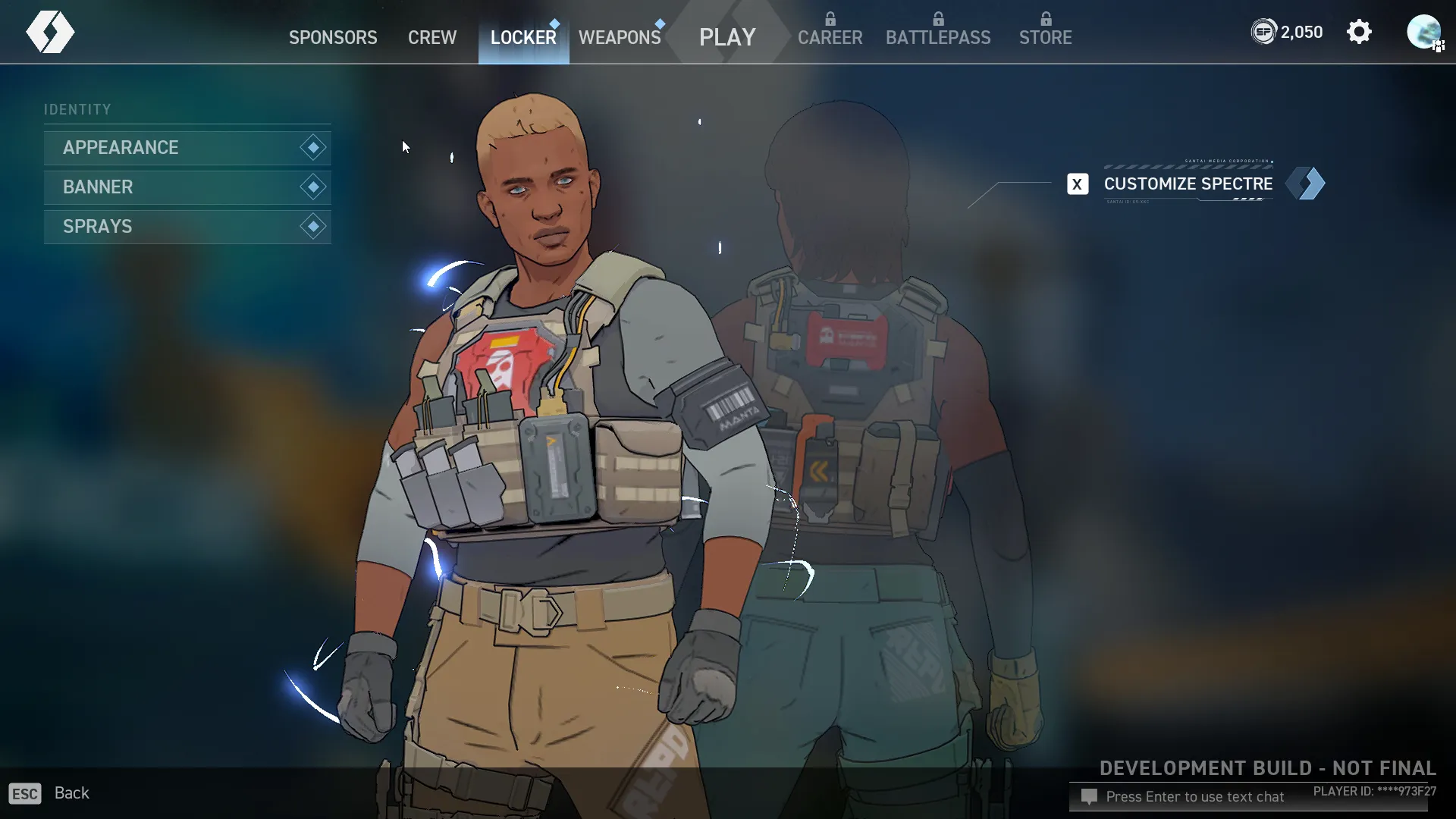The image size is (1456, 819).
Task: Open the locked Career tab
Action: [x=830, y=37]
